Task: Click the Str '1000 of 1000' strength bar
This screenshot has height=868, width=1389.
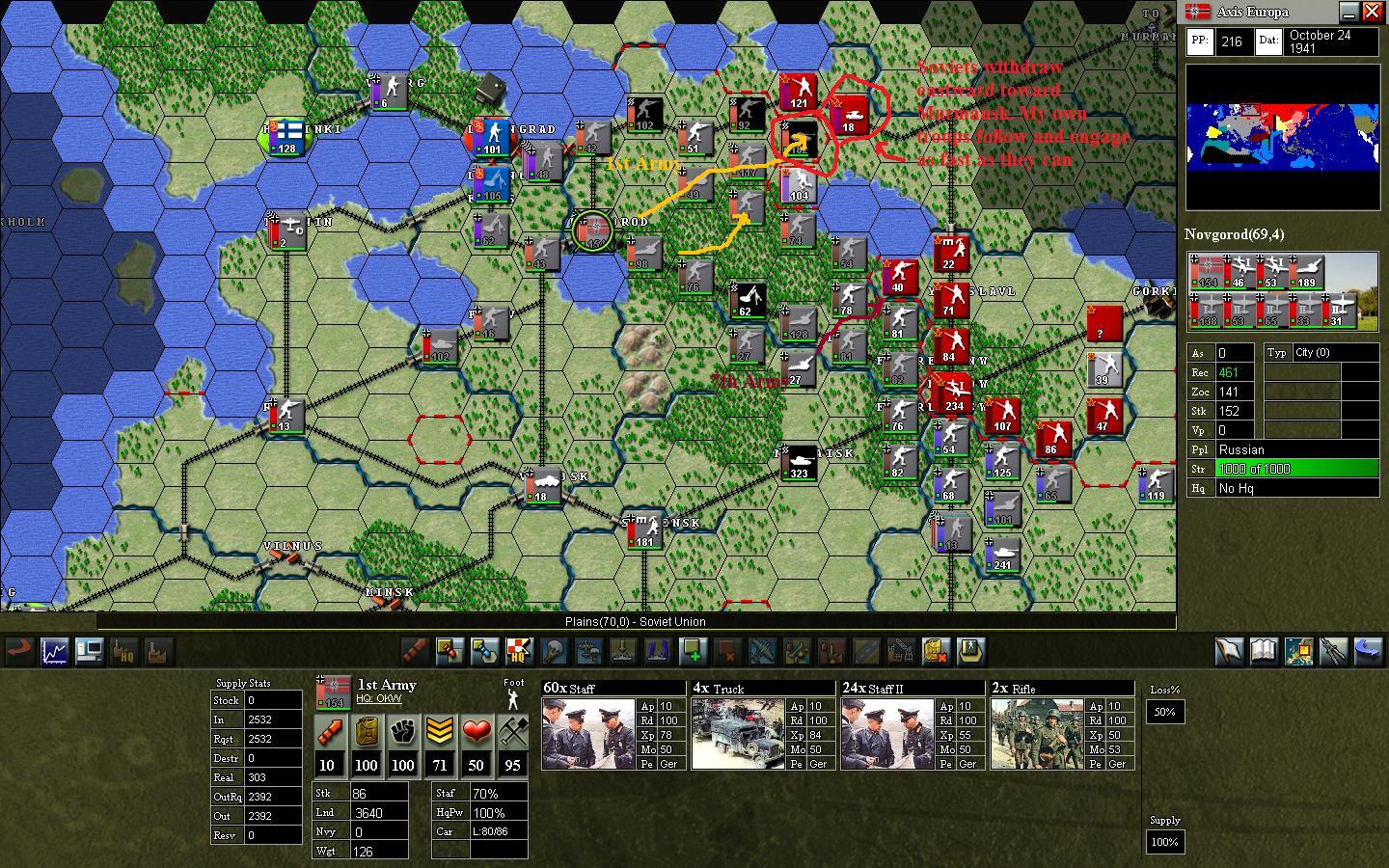Action: tap(1295, 469)
